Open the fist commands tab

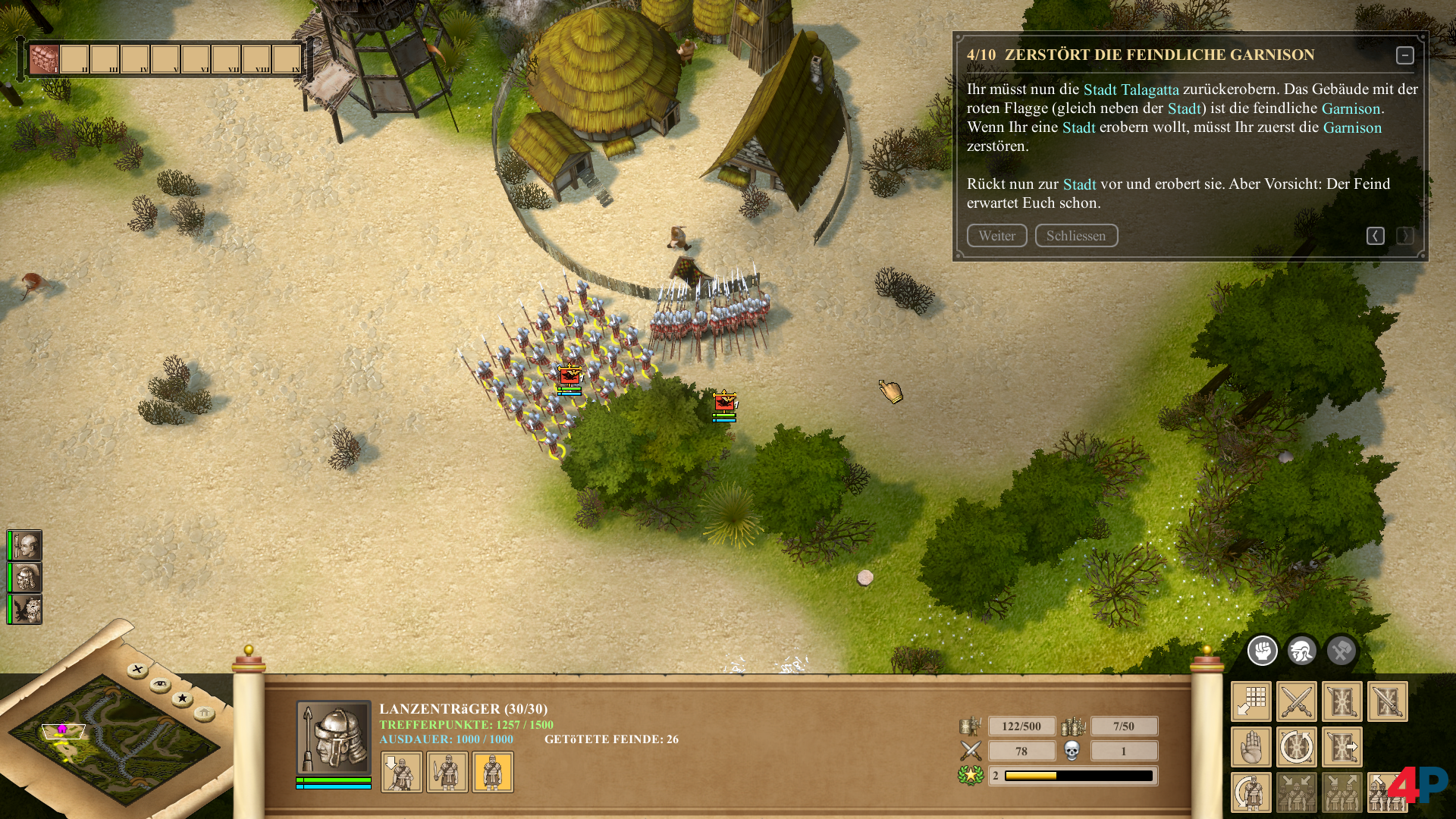pyautogui.click(x=1263, y=651)
